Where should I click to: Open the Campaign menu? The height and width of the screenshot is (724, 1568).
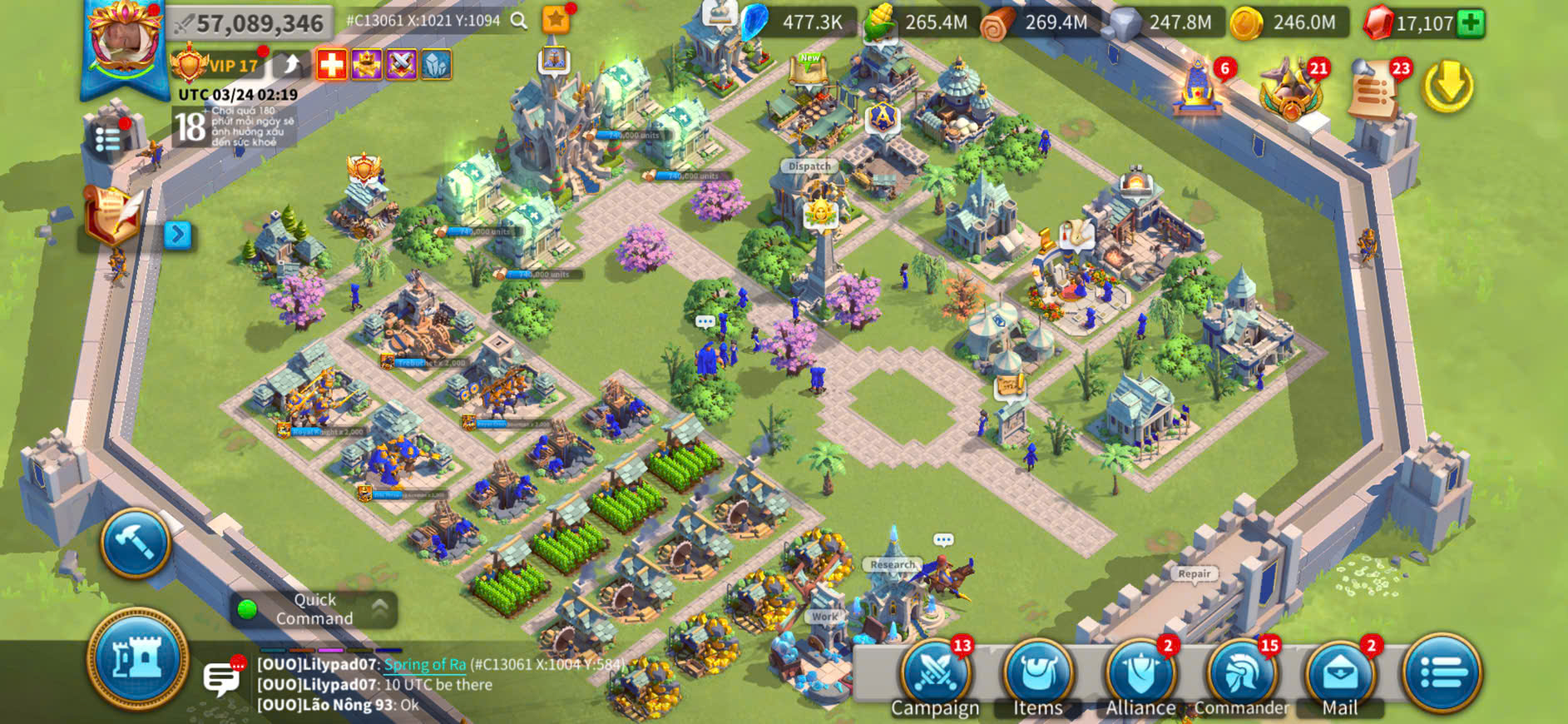pyautogui.click(x=935, y=674)
